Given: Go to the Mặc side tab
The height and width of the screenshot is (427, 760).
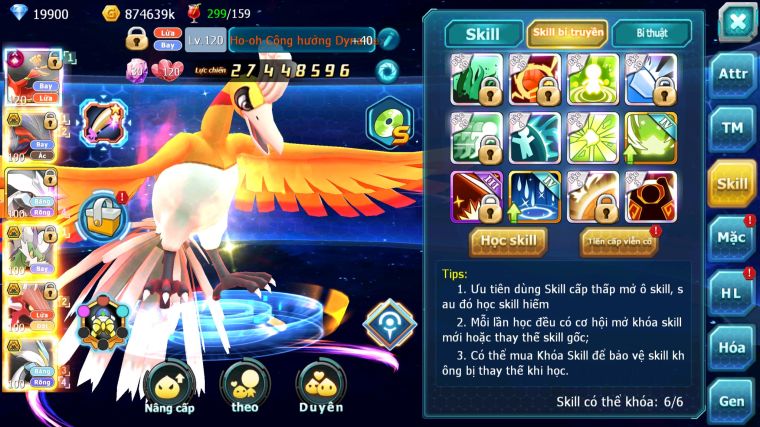Looking at the screenshot, I should click(x=732, y=237).
